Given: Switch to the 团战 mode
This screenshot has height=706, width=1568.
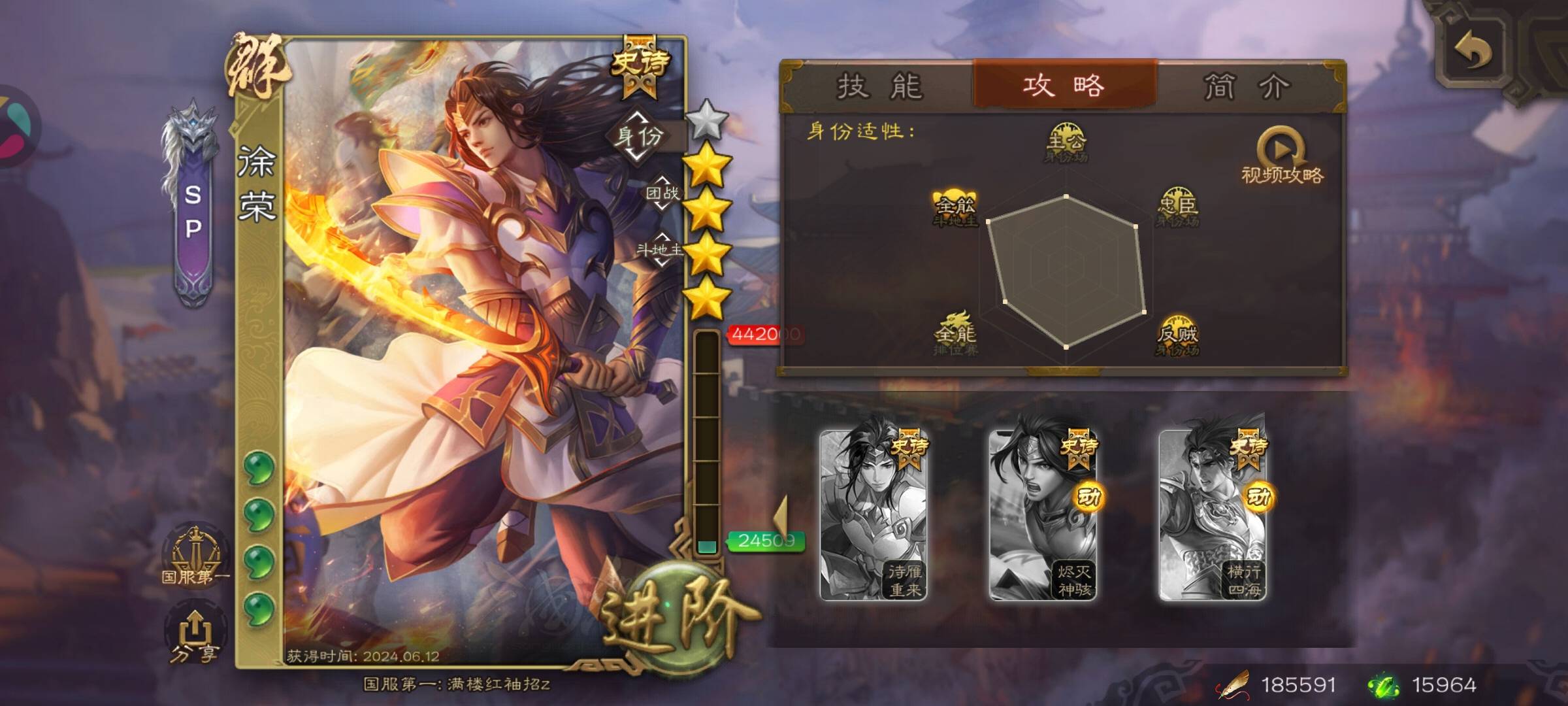Looking at the screenshot, I should point(662,193).
